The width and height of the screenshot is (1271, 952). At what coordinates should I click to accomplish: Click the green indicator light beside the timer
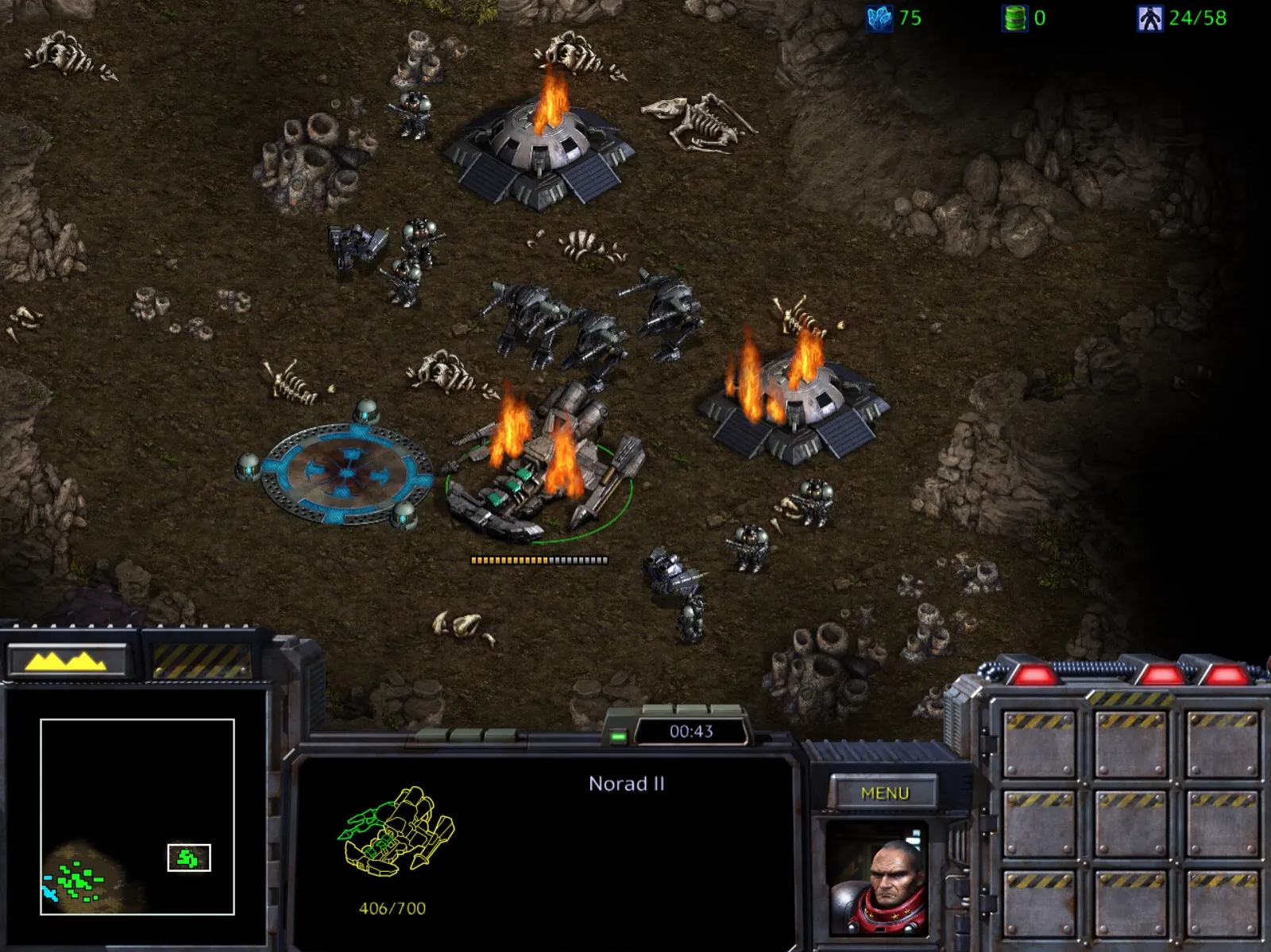[x=620, y=736]
